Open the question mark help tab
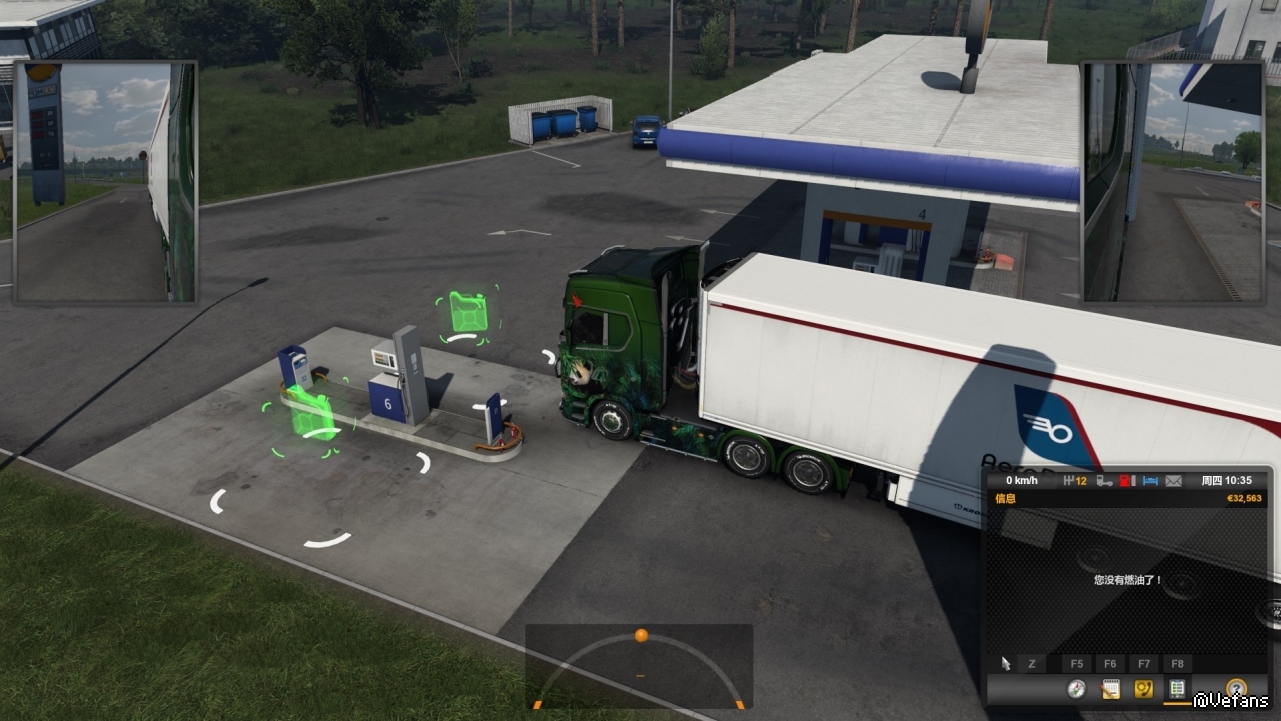The image size is (1281, 721). (x=1236, y=689)
